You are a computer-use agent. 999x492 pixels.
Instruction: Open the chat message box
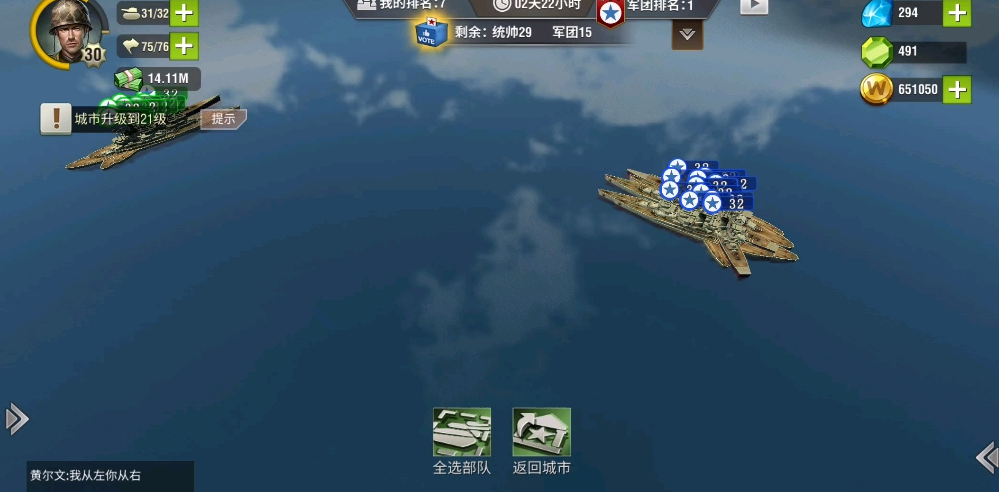pyautogui.click(x=110, y=476)
